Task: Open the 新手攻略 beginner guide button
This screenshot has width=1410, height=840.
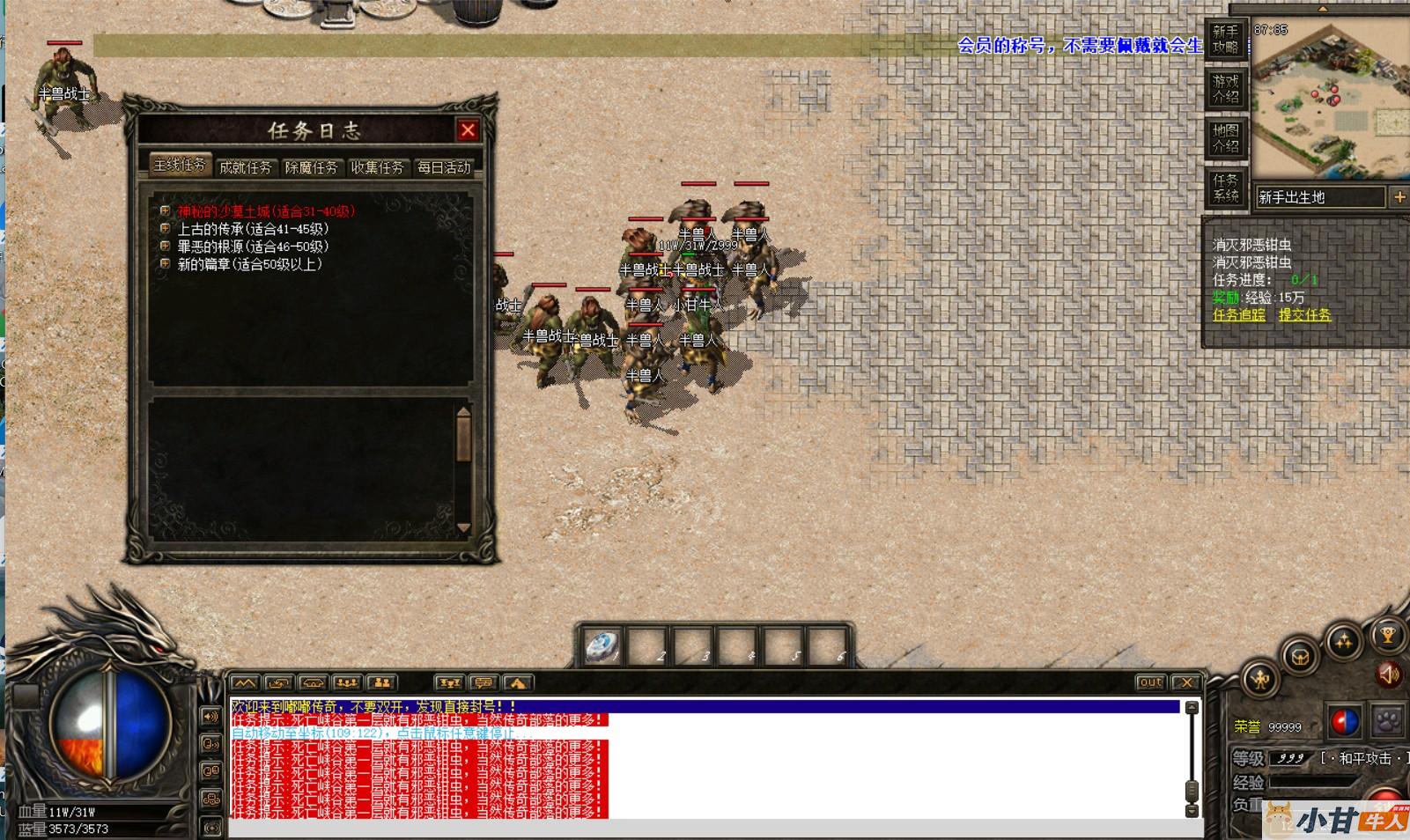Action: 1225,40
